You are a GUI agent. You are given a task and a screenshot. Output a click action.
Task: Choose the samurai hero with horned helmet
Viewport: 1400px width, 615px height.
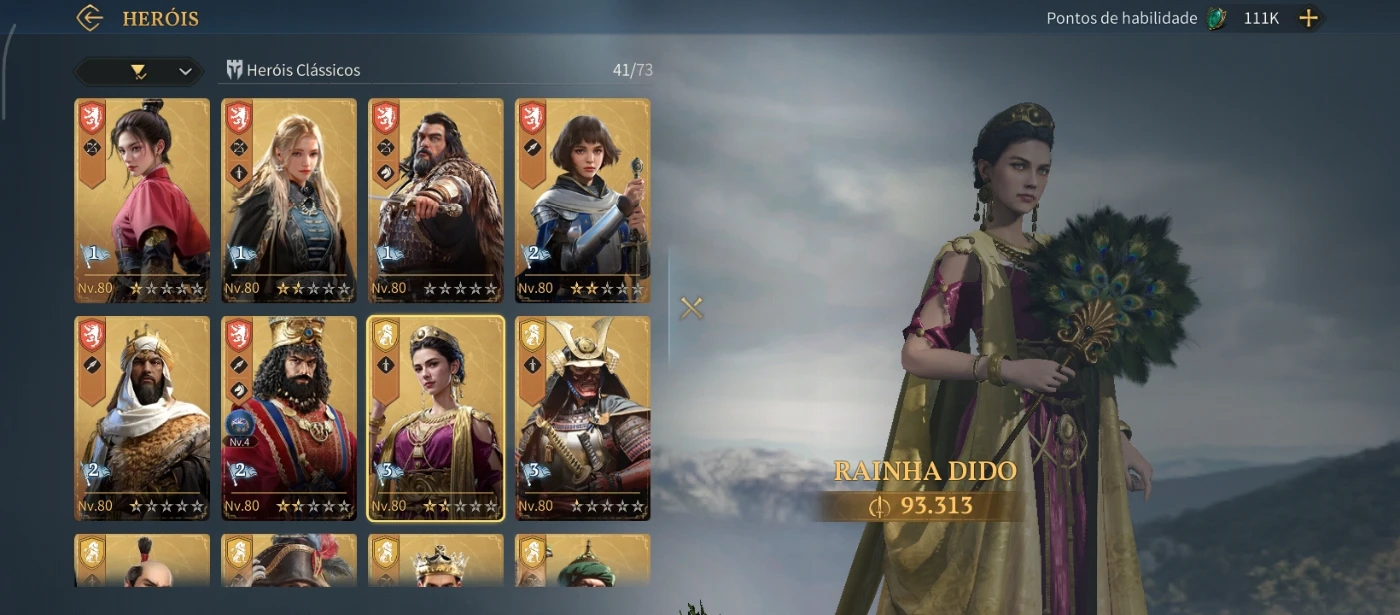click(x=582, y=418)
